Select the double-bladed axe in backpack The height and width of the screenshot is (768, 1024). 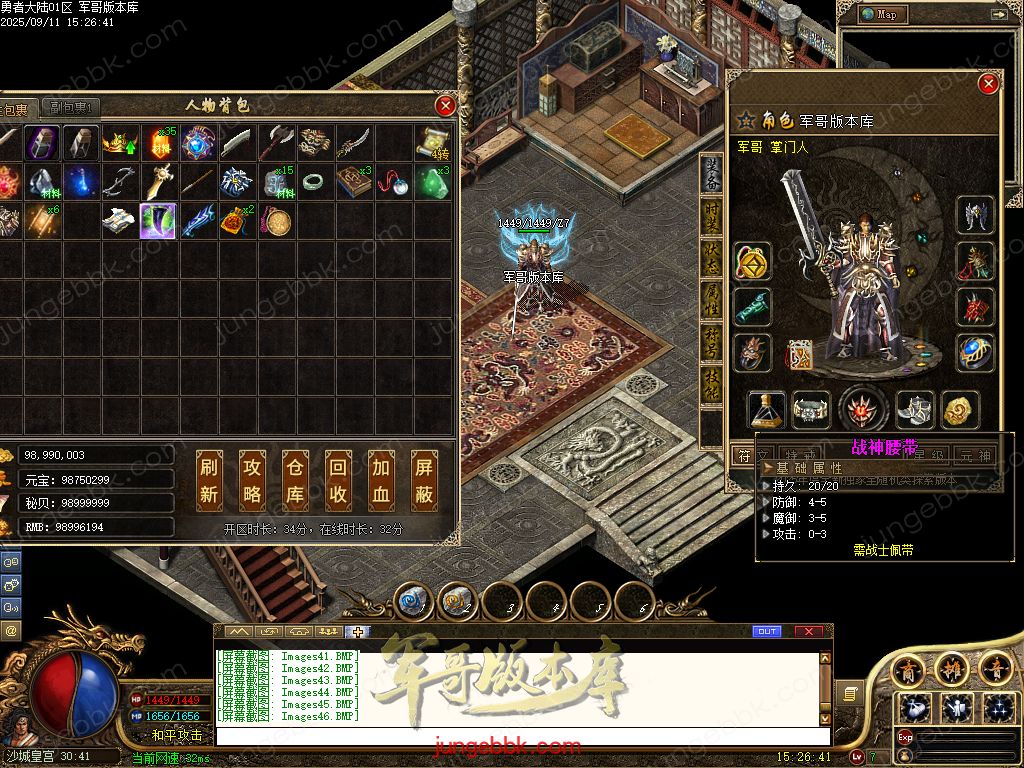click(274, 143)
